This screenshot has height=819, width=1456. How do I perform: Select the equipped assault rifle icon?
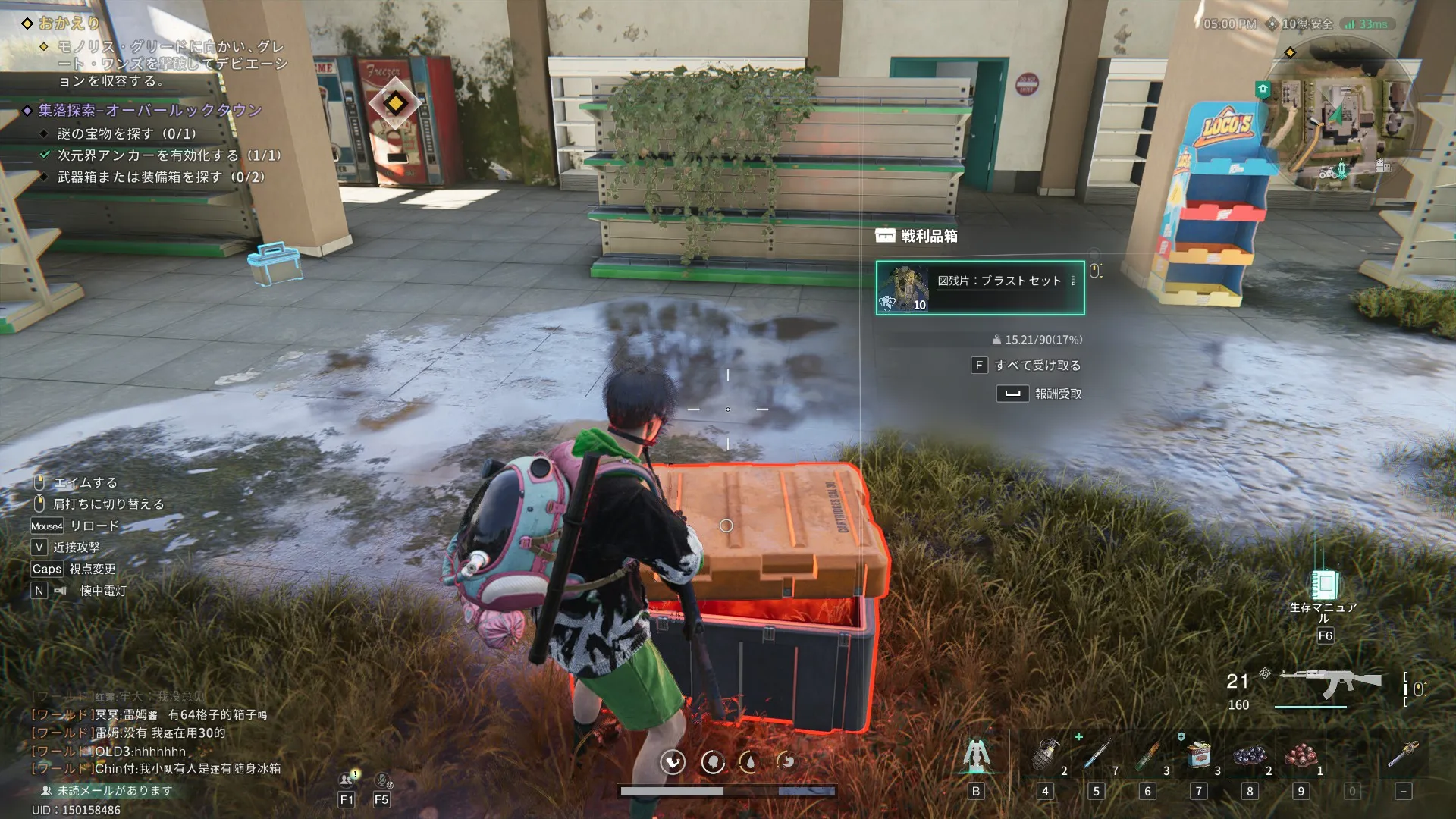[1331, 684]
